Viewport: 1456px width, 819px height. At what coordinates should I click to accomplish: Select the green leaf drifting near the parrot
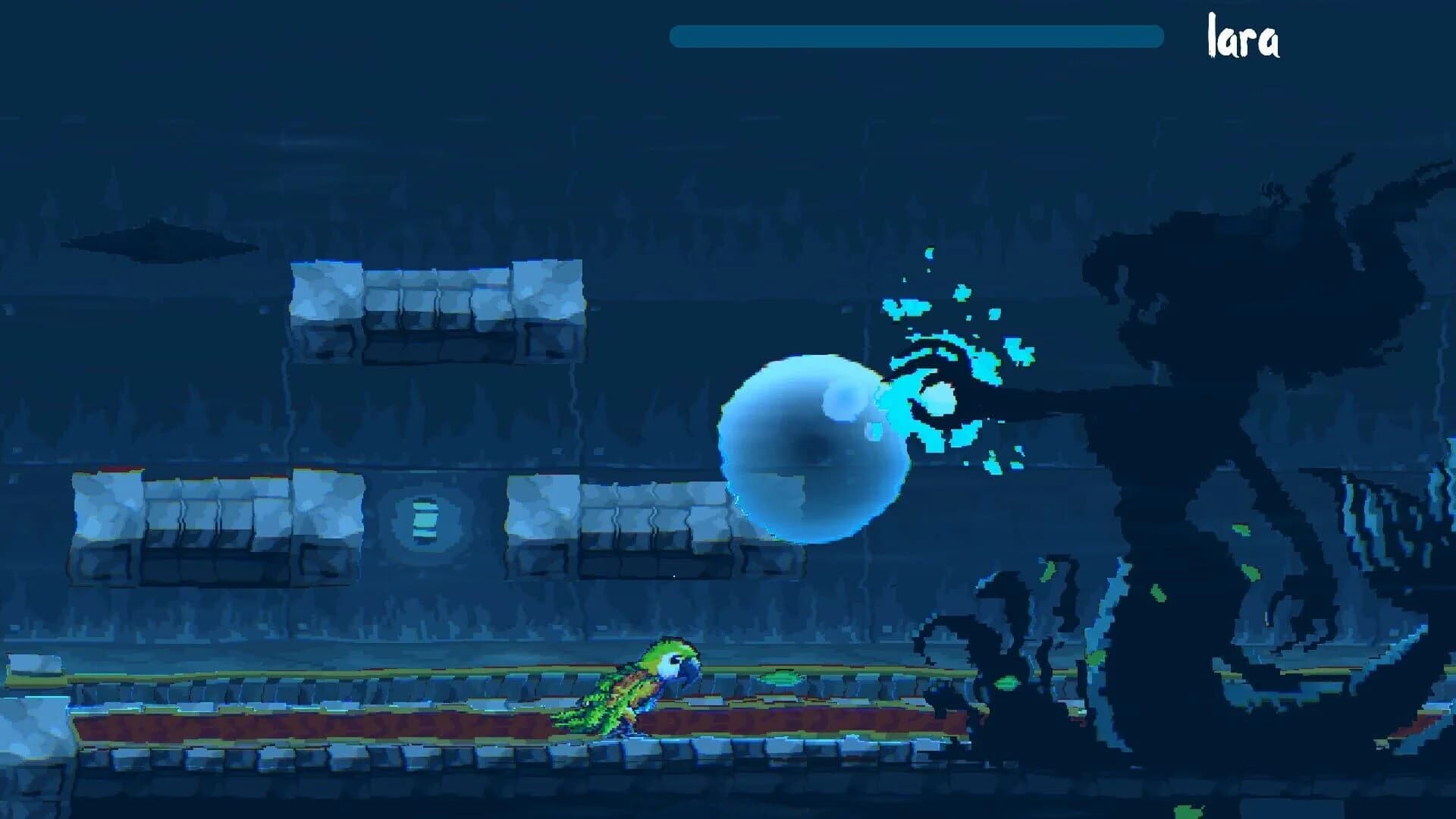[x=781, y=679]
